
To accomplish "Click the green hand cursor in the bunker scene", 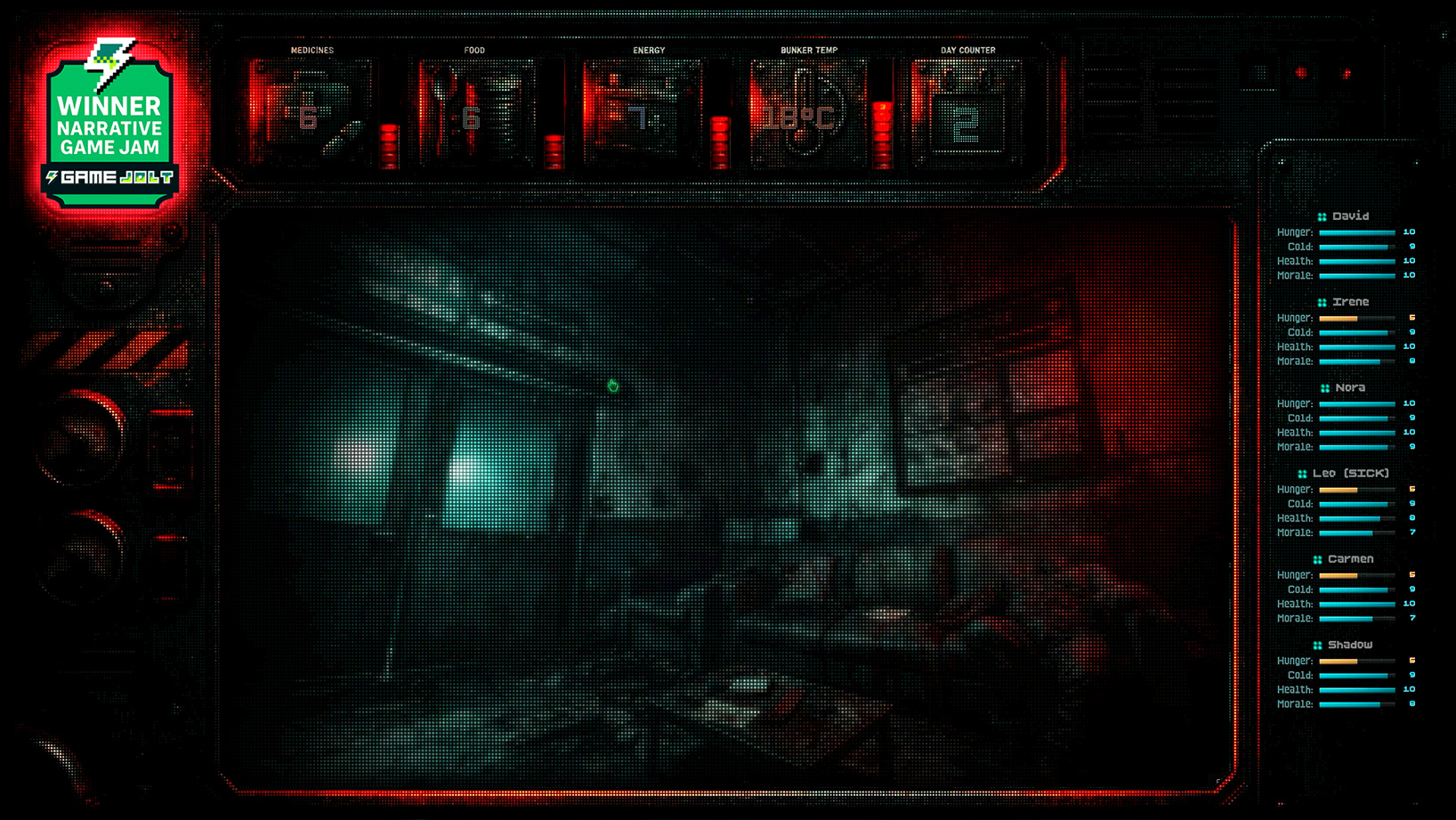I will click(x=612, y=385).
